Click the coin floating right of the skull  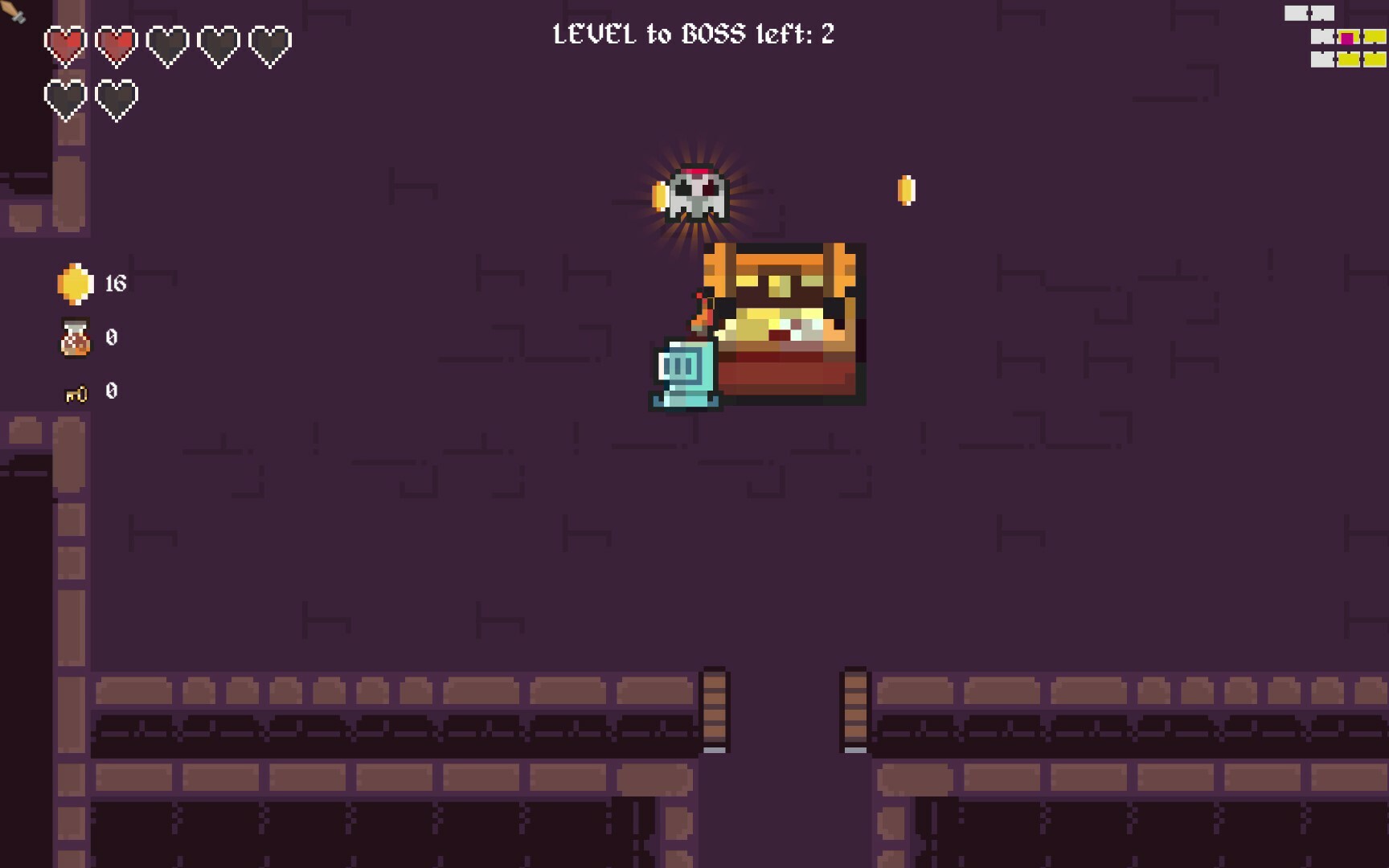[x=908, y=190]
